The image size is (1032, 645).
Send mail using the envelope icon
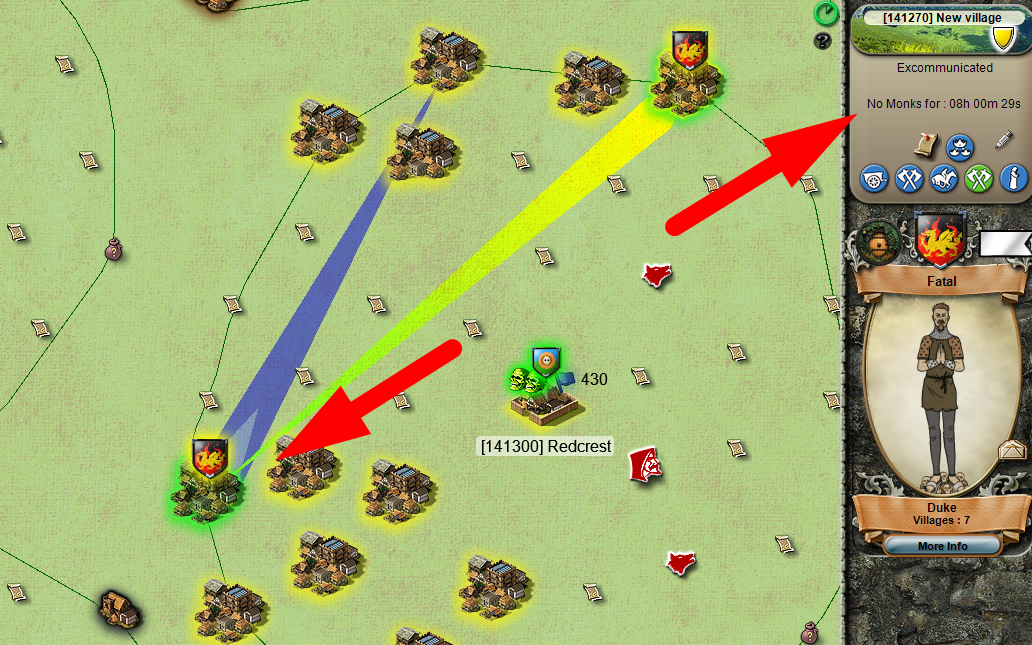pos(1013,450)
